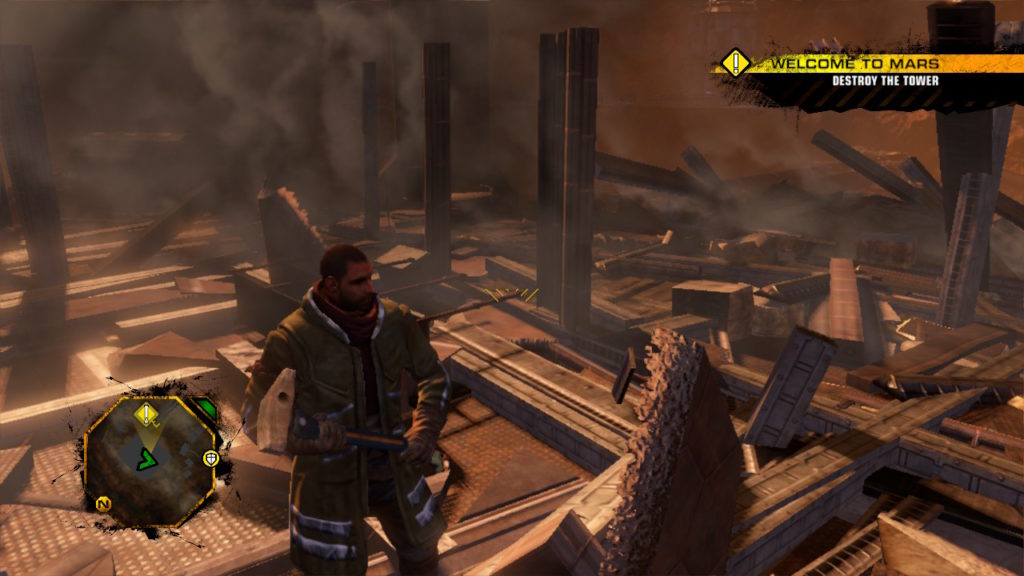Open the octagonal minimap
The image size is (1024, 576).
pyautogui.click(x=150, y=460)
